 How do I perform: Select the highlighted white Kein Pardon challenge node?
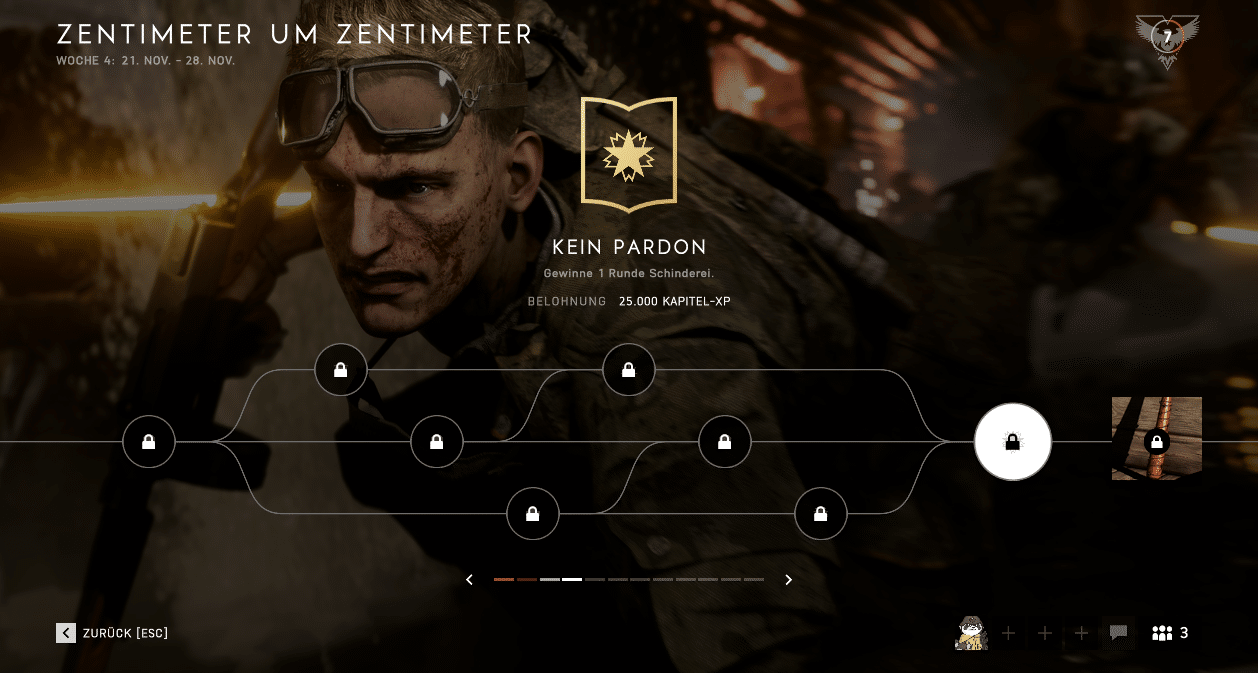(1012, 442)
